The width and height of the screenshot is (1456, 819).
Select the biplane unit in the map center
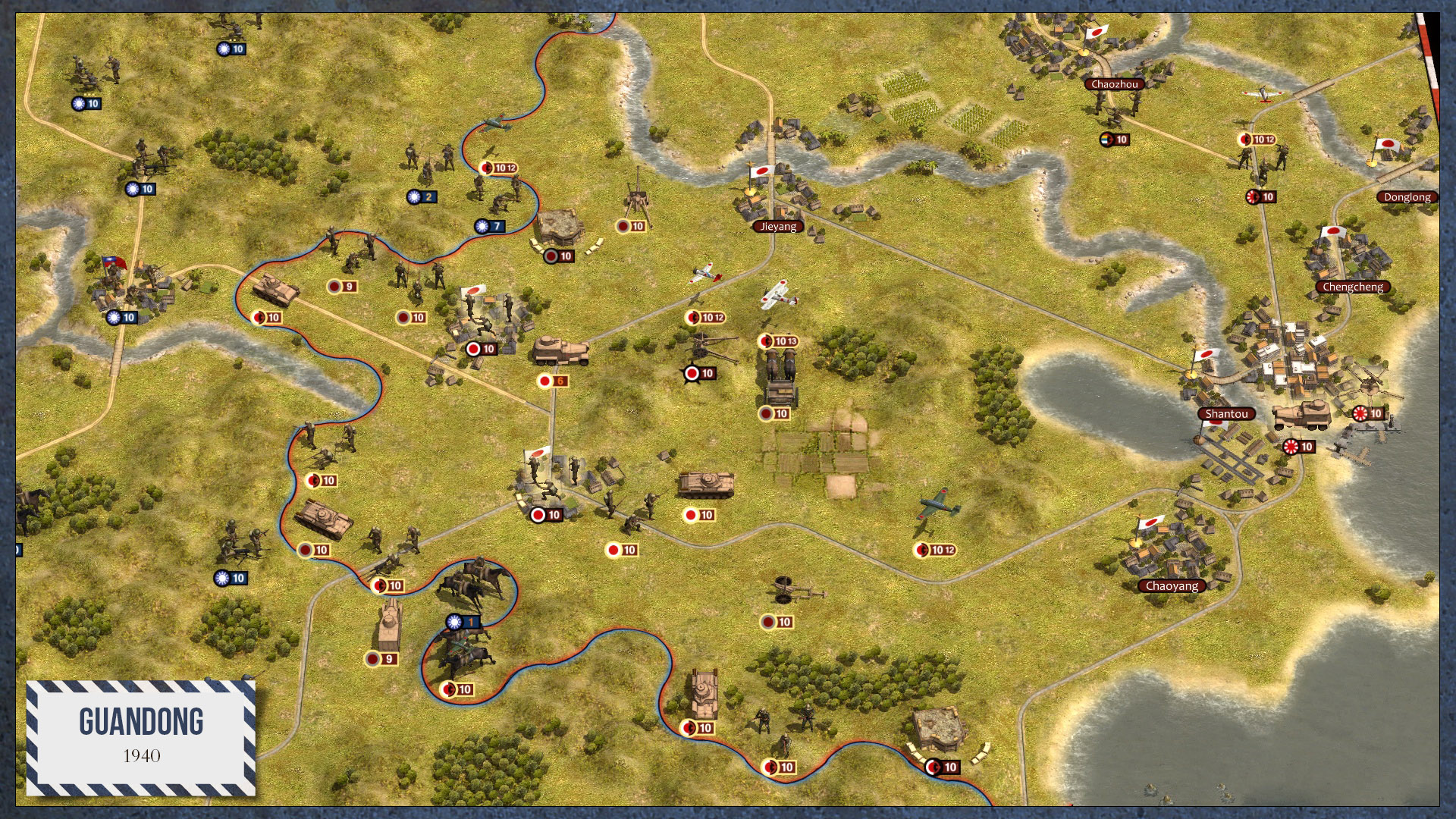773,292
